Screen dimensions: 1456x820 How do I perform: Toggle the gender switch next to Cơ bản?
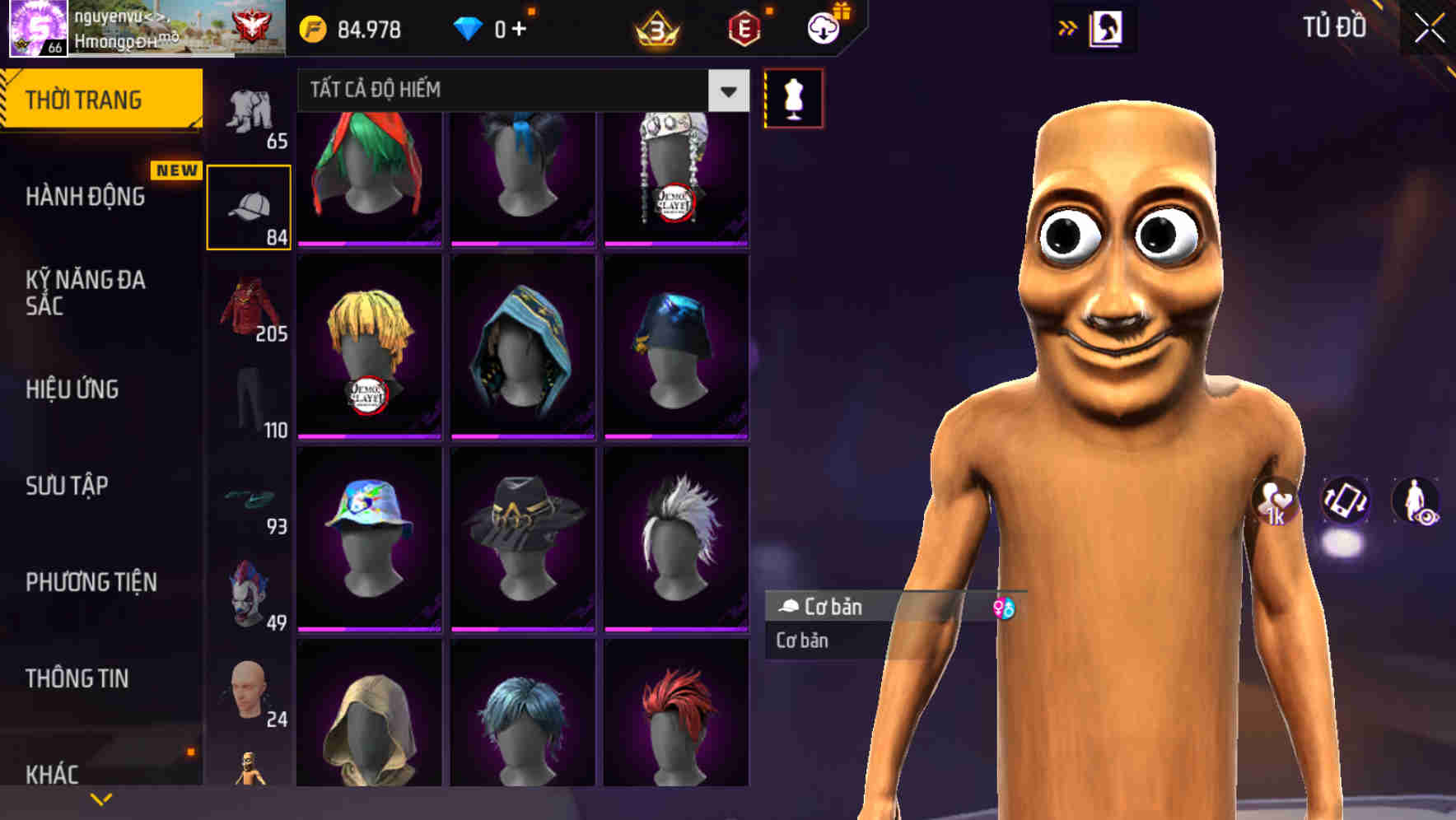(1006, 608)
